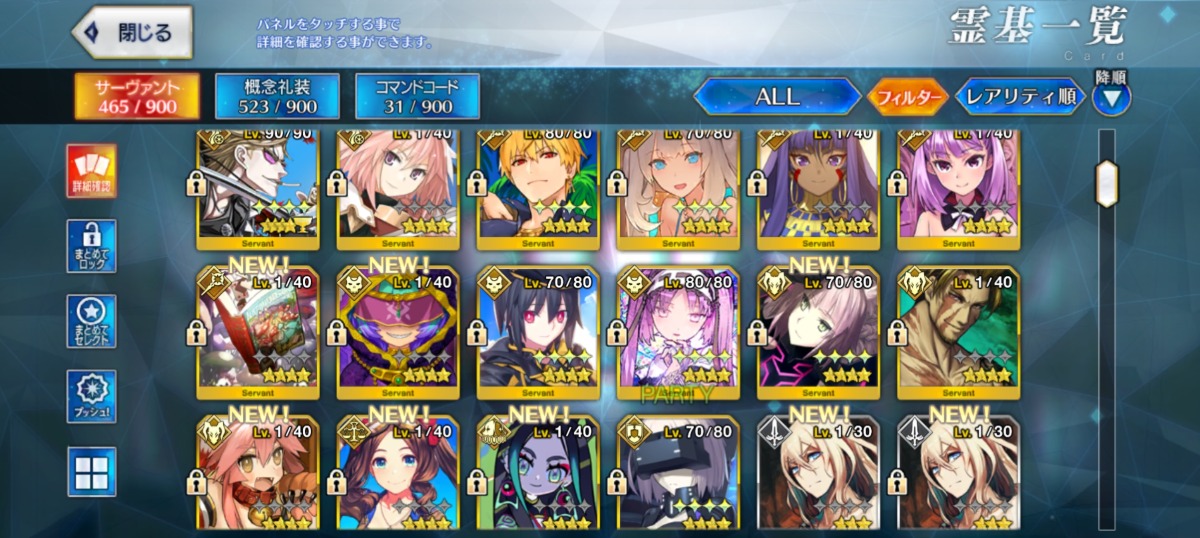Open the コマンドコード tab
The height and width of the screenshot is (538, 1200).
click(417, 96)
